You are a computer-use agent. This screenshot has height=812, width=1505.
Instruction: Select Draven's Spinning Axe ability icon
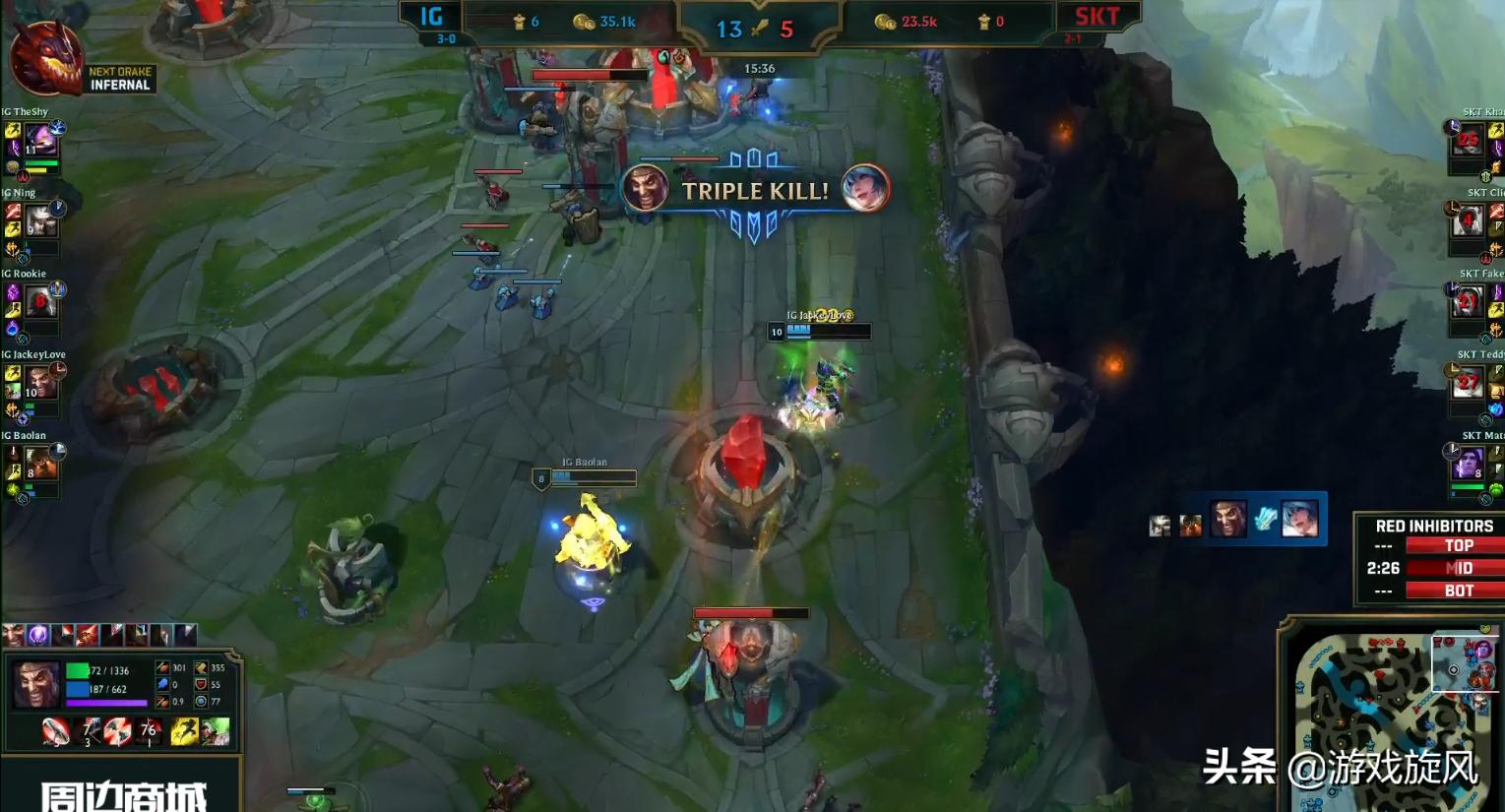pyautogui.click(x=55, y=731)
